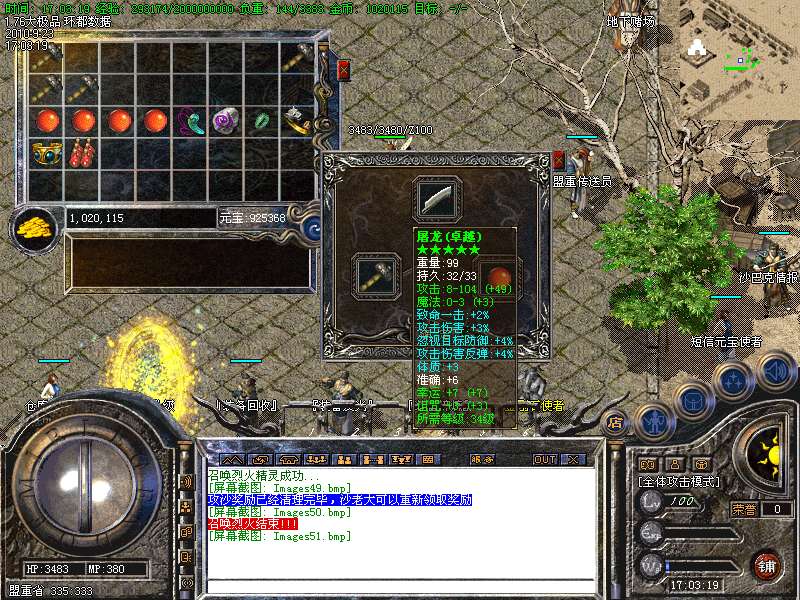Select the green jade ring

(262, 122)
